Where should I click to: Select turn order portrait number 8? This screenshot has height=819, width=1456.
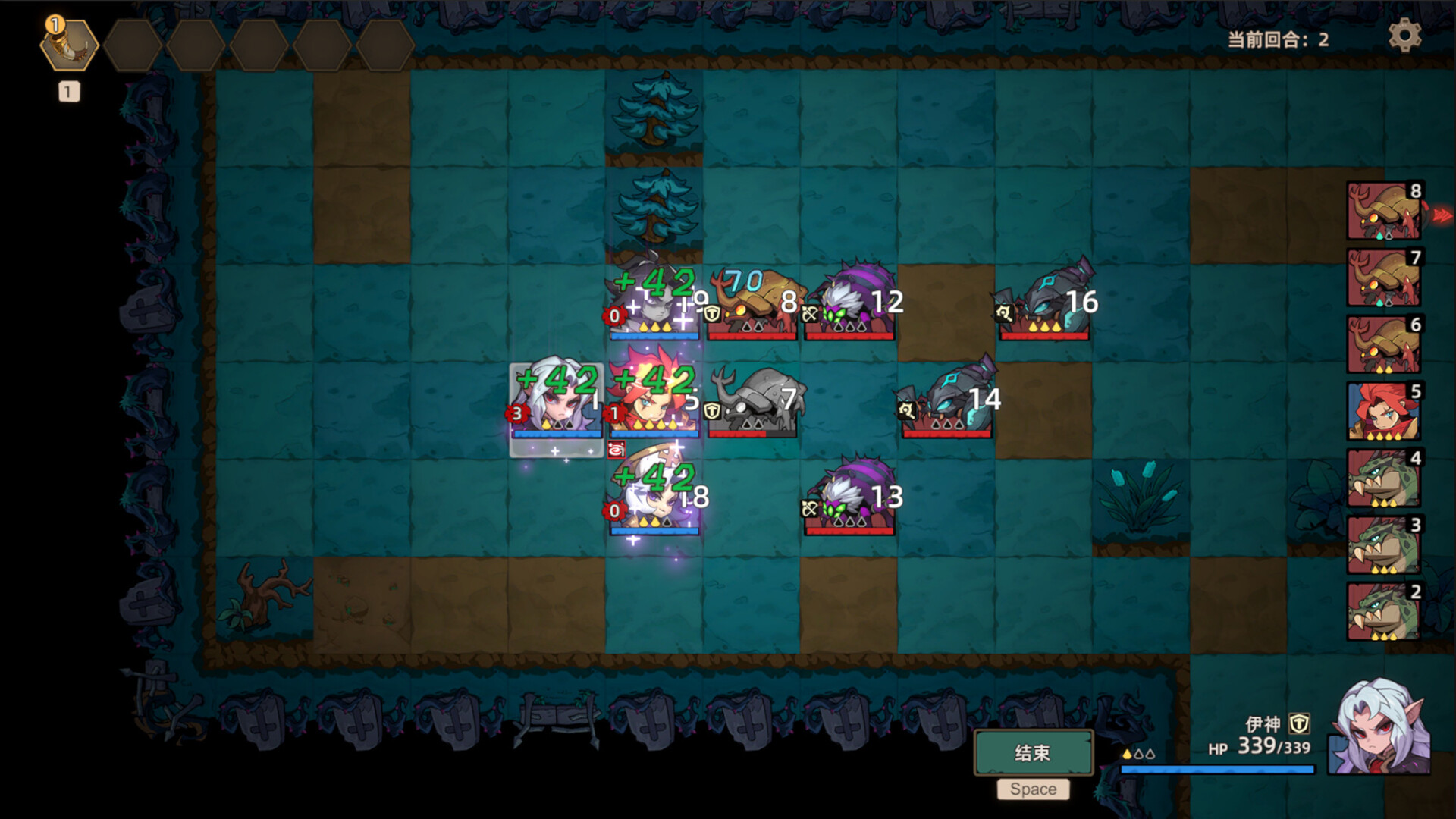tap(1384, 212)
